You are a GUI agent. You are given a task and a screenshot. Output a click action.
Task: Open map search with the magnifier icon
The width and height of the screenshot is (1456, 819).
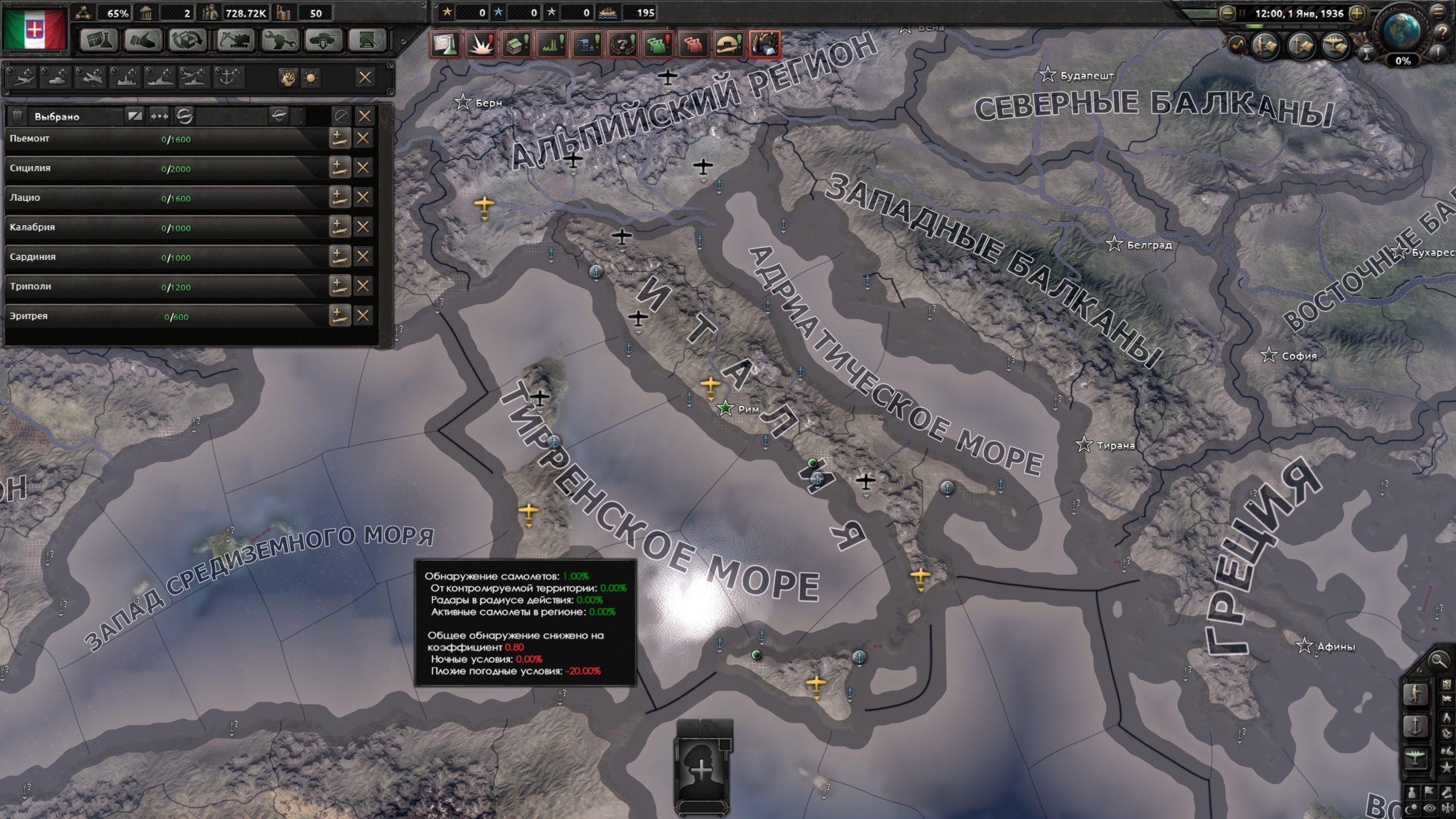click(1438, 661)
